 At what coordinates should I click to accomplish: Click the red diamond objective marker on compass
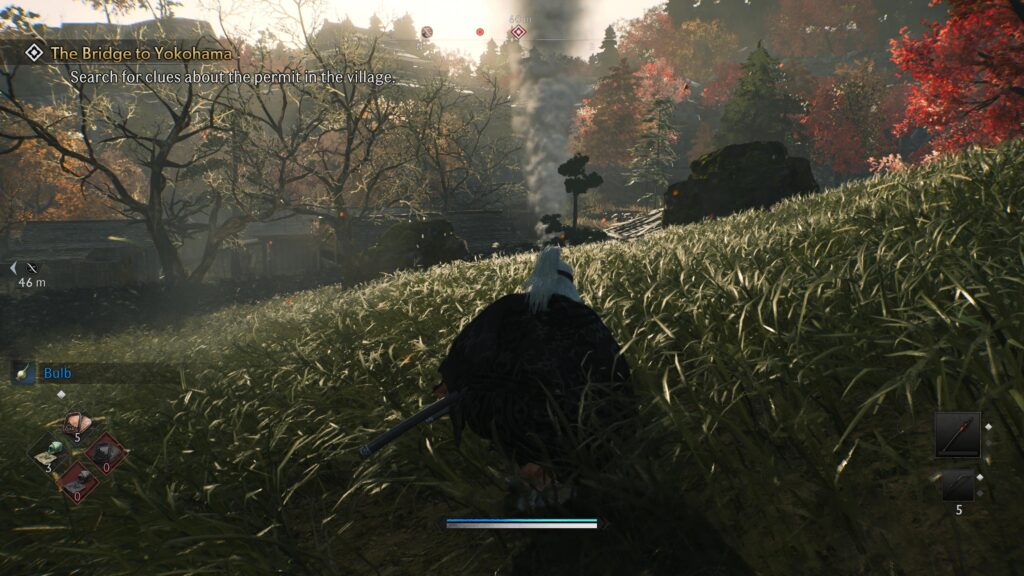click(x=518, y=32)
